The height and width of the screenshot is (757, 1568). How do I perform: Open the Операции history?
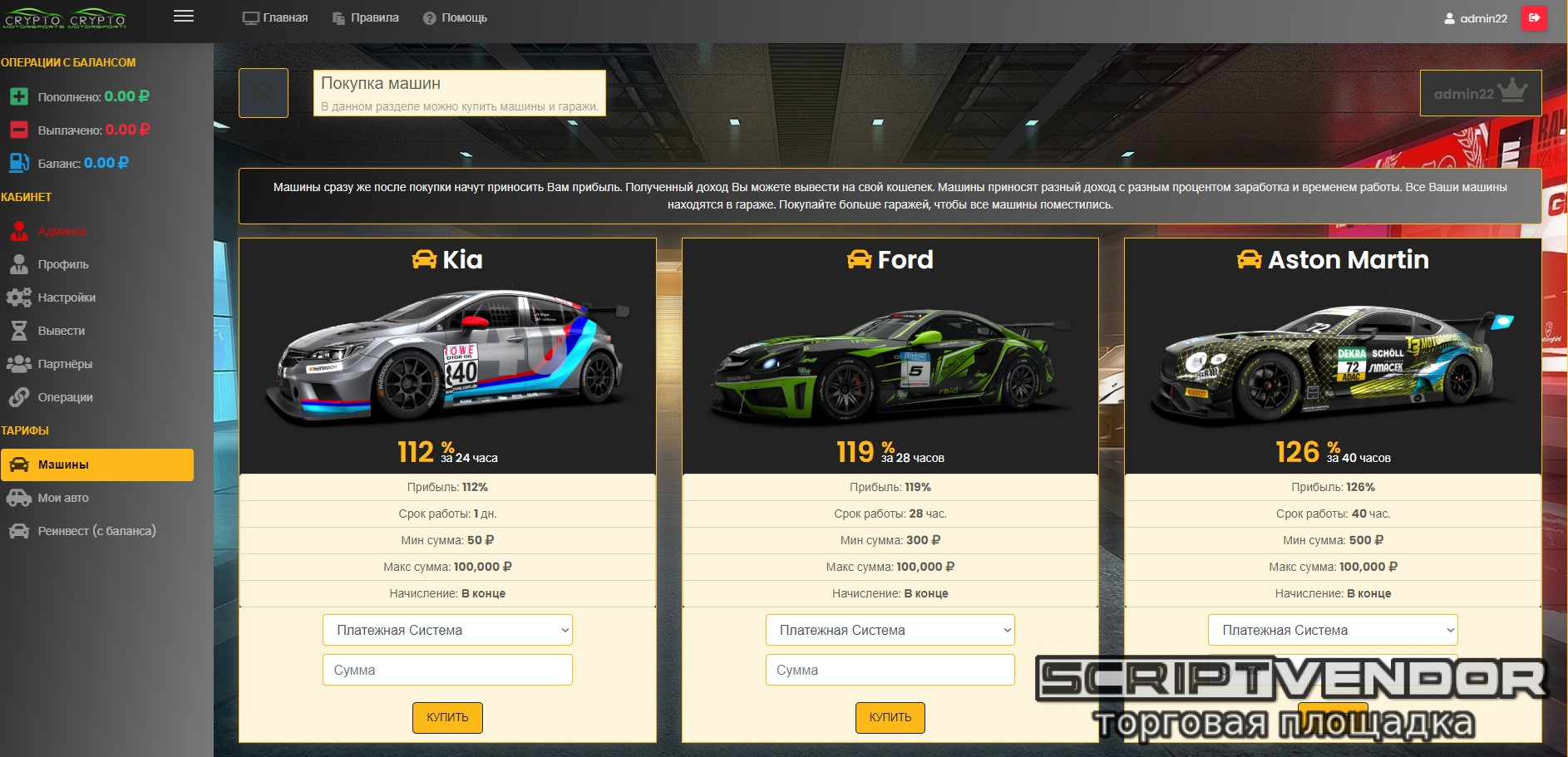click(65, 397)
